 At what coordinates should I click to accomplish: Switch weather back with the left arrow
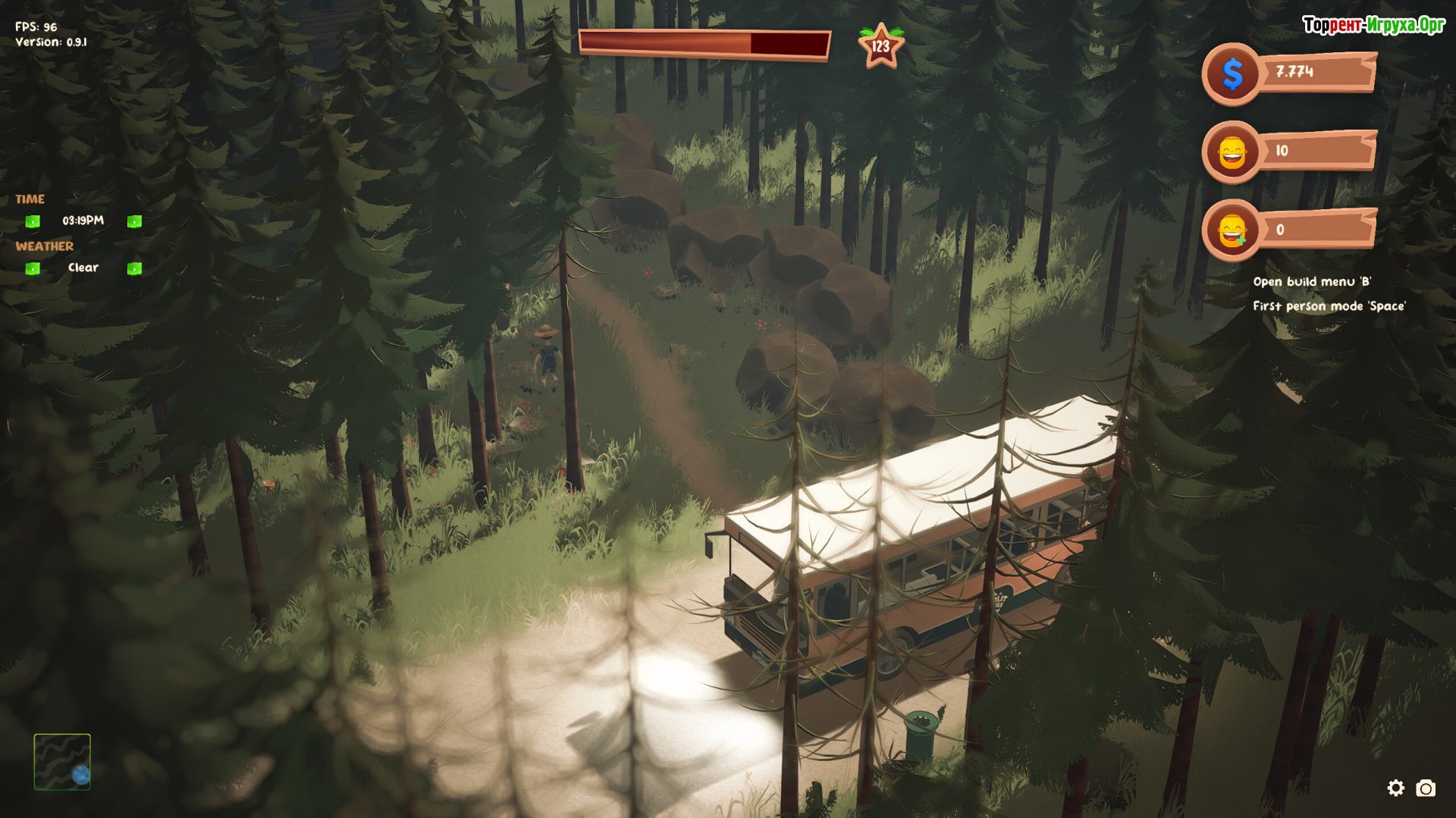point(33,268)
